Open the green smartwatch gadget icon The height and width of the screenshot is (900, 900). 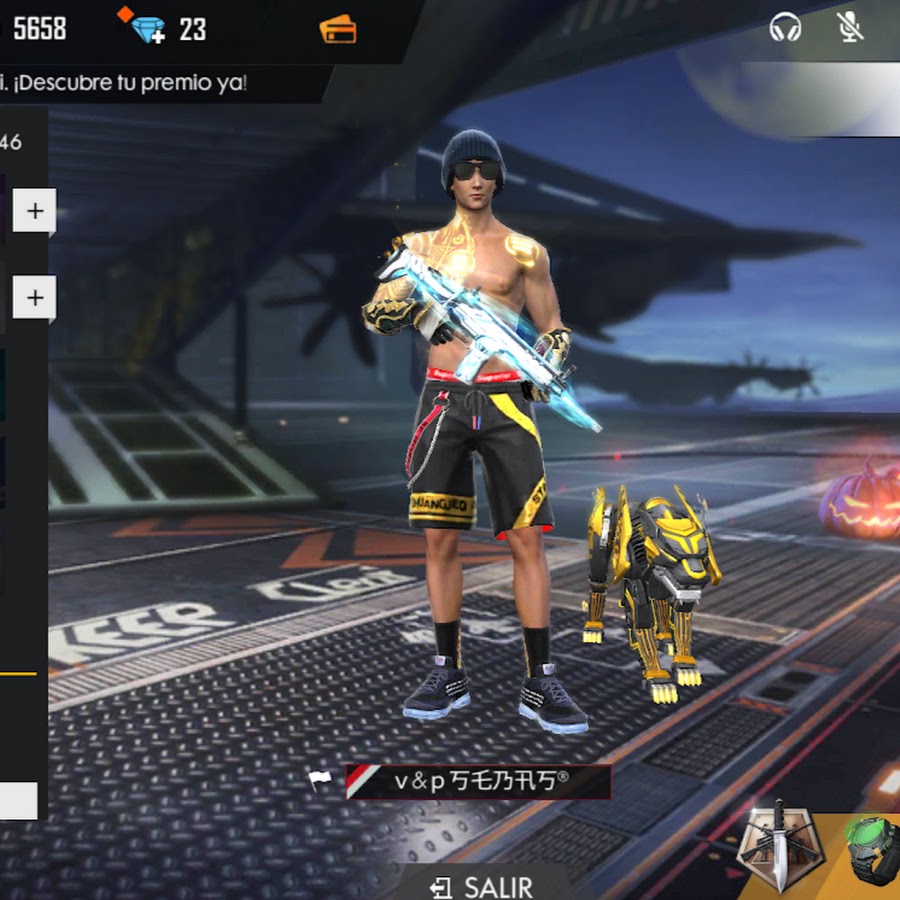(x=872, y=848)
